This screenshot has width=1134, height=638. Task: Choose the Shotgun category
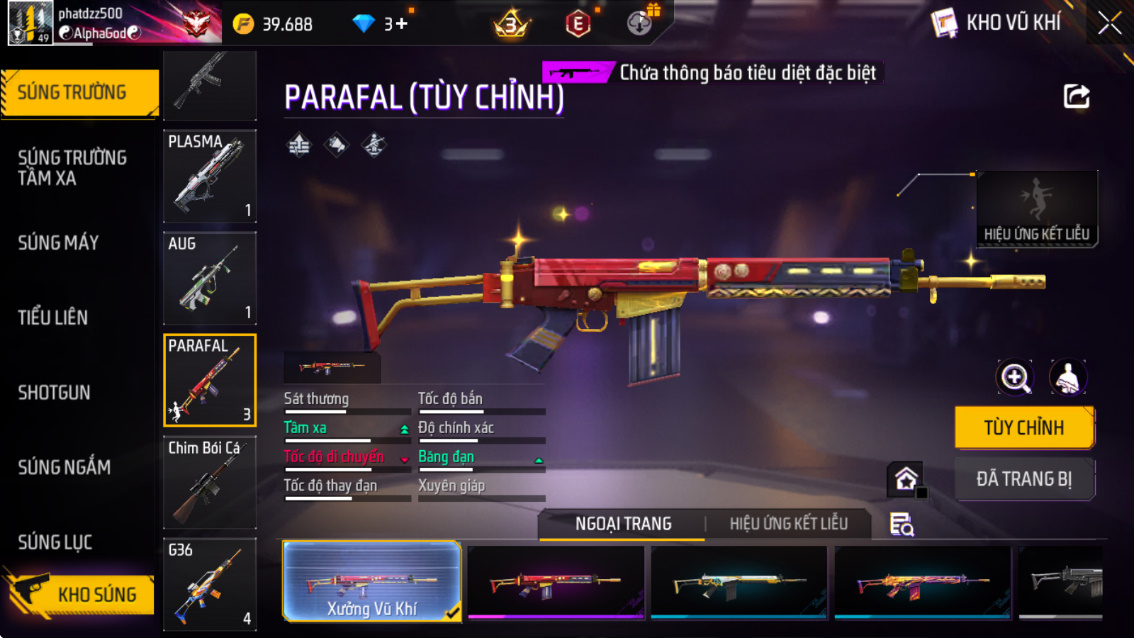tap(54, 393)
